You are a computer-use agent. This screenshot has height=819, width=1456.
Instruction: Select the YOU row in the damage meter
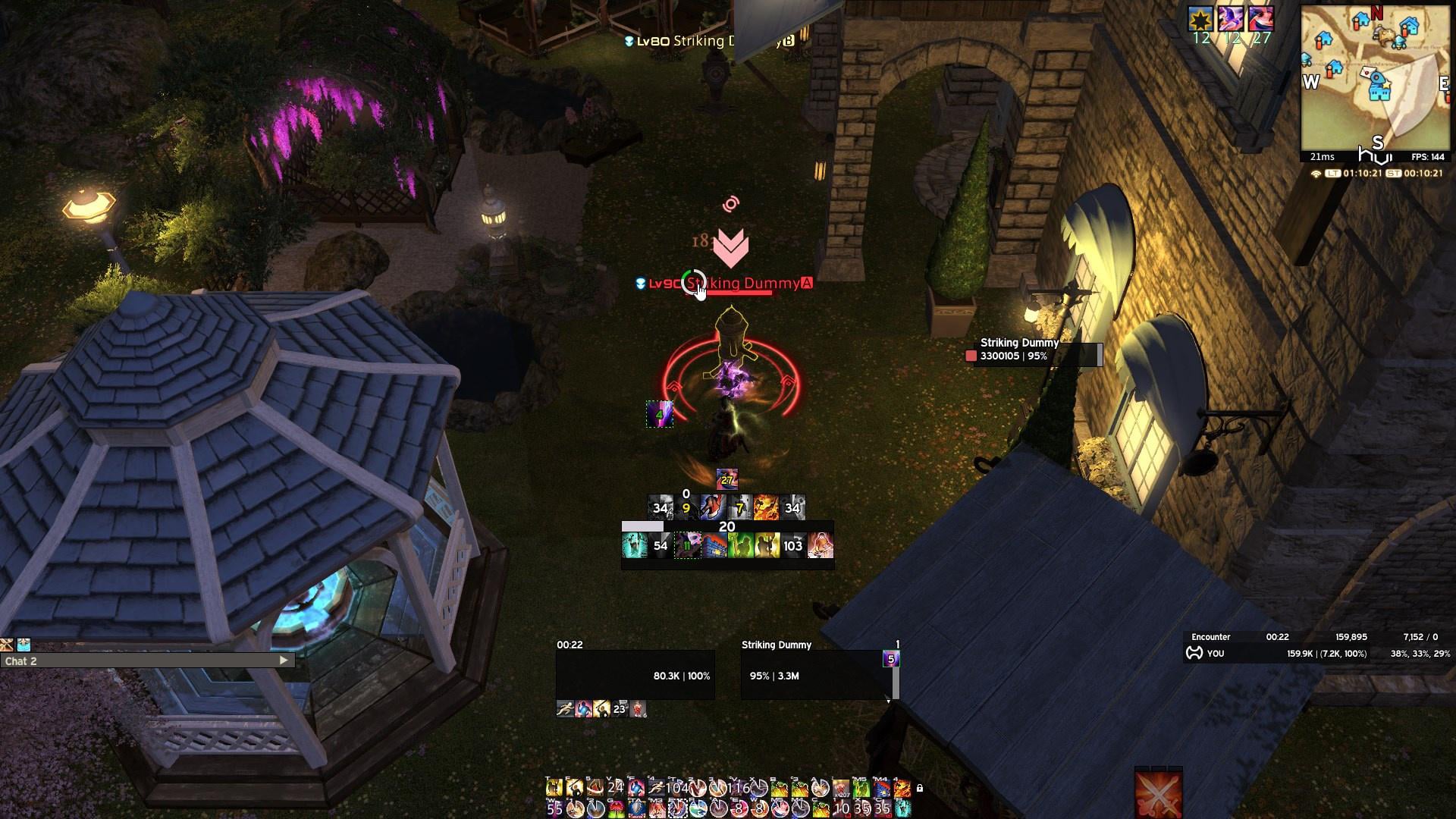tap(1215, 654)
